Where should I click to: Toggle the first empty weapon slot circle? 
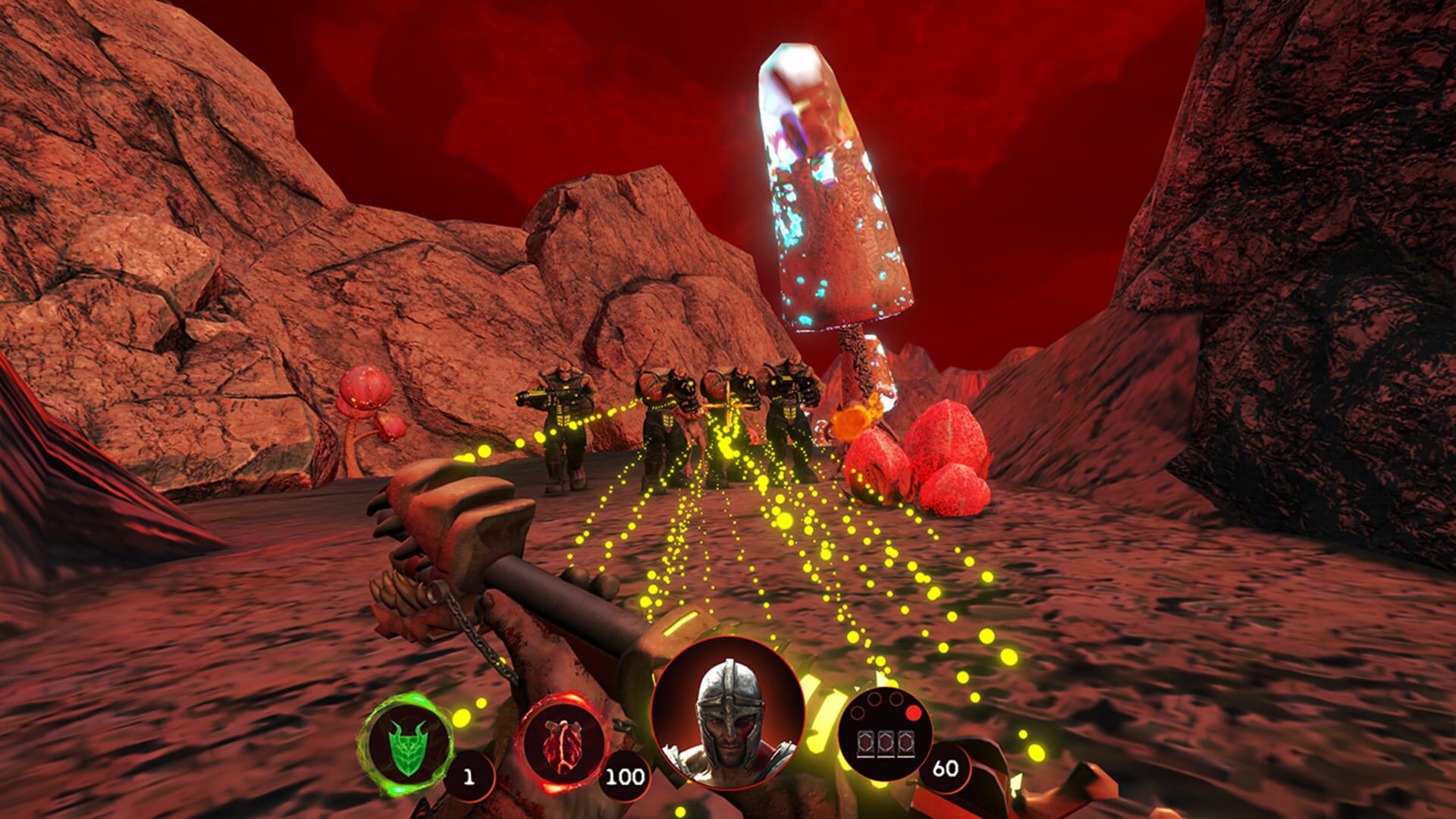click(x=857, y=713)
